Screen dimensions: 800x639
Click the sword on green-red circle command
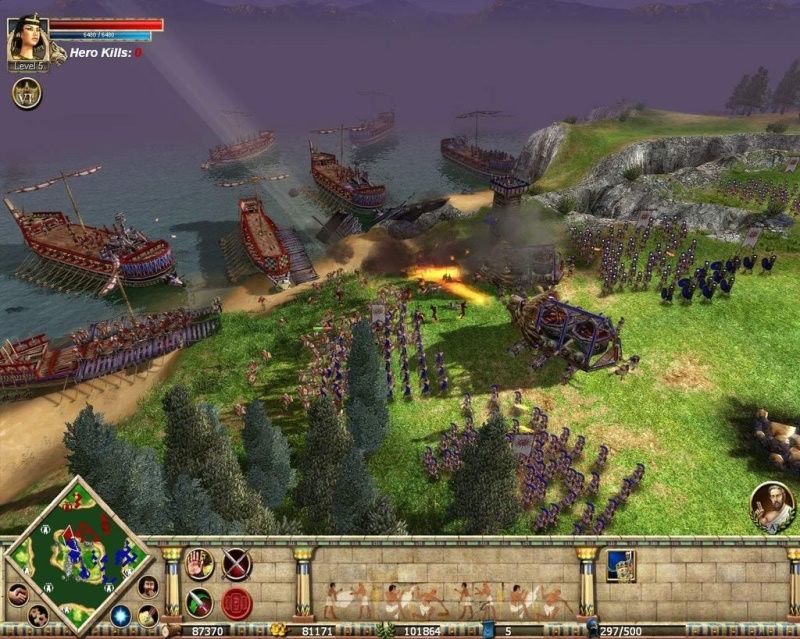click(199, 603)
